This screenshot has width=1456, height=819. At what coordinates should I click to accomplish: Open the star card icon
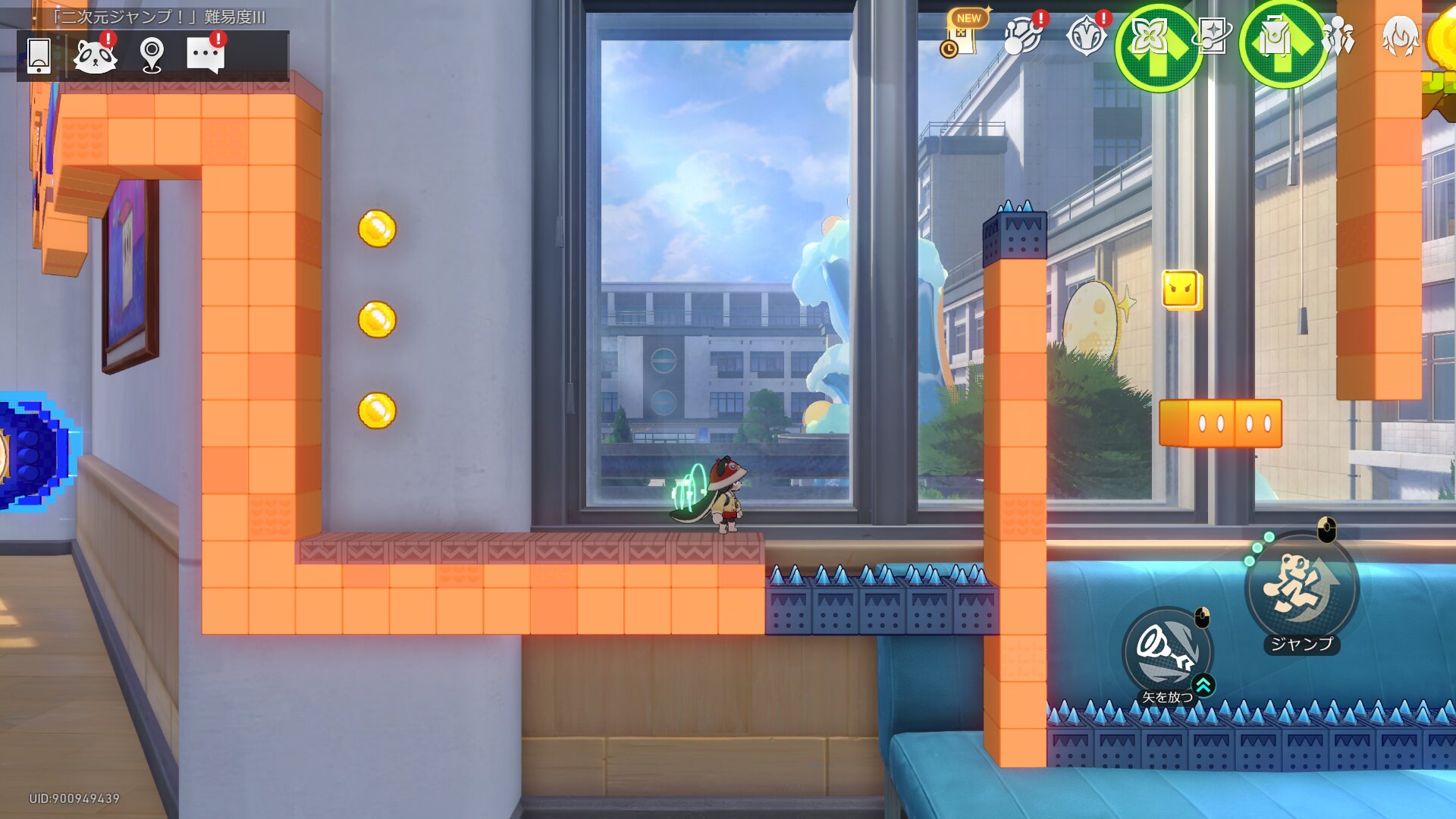pos(1212,36)
